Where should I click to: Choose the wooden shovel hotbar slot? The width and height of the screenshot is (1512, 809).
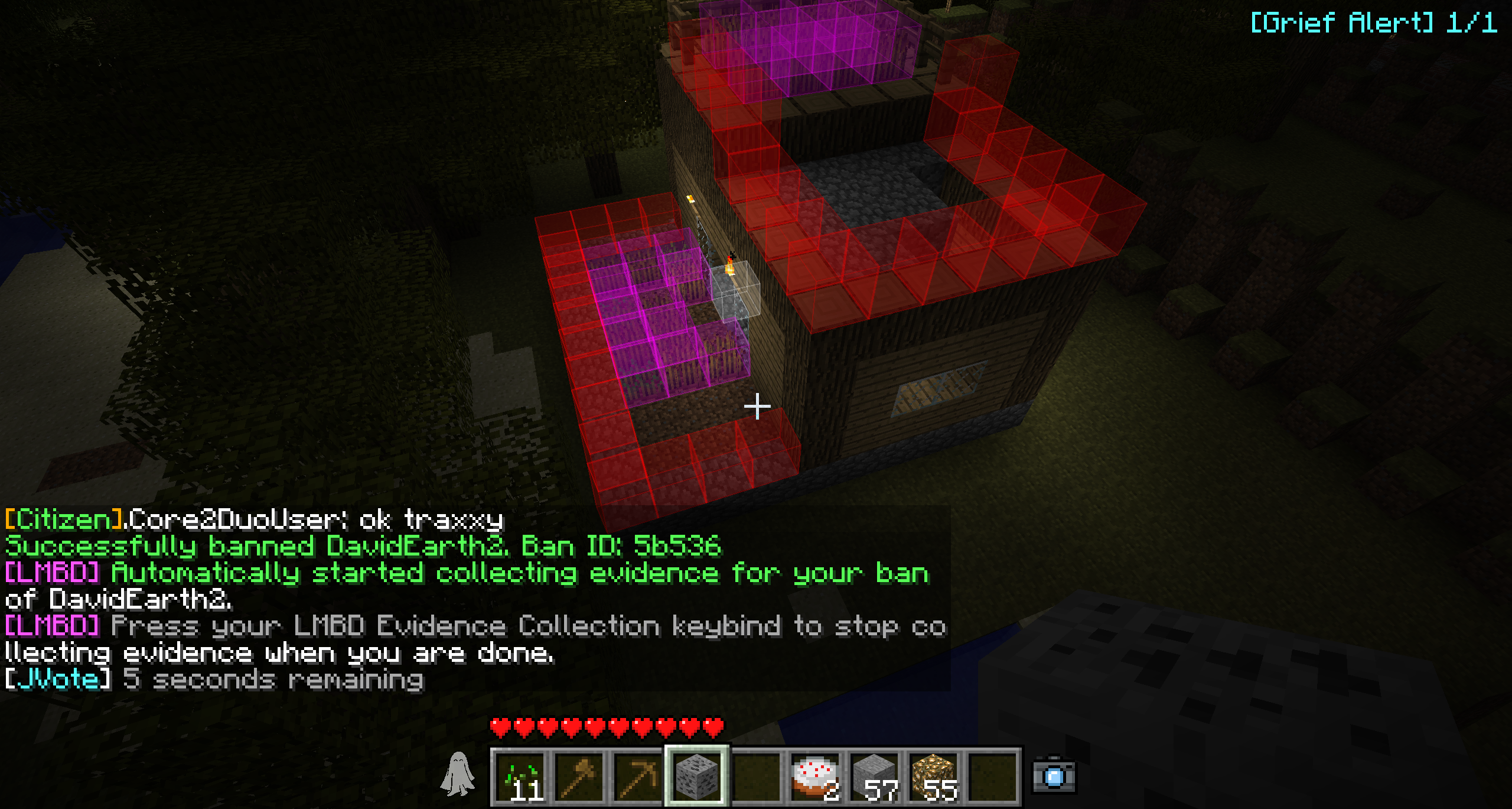(579, 776)
